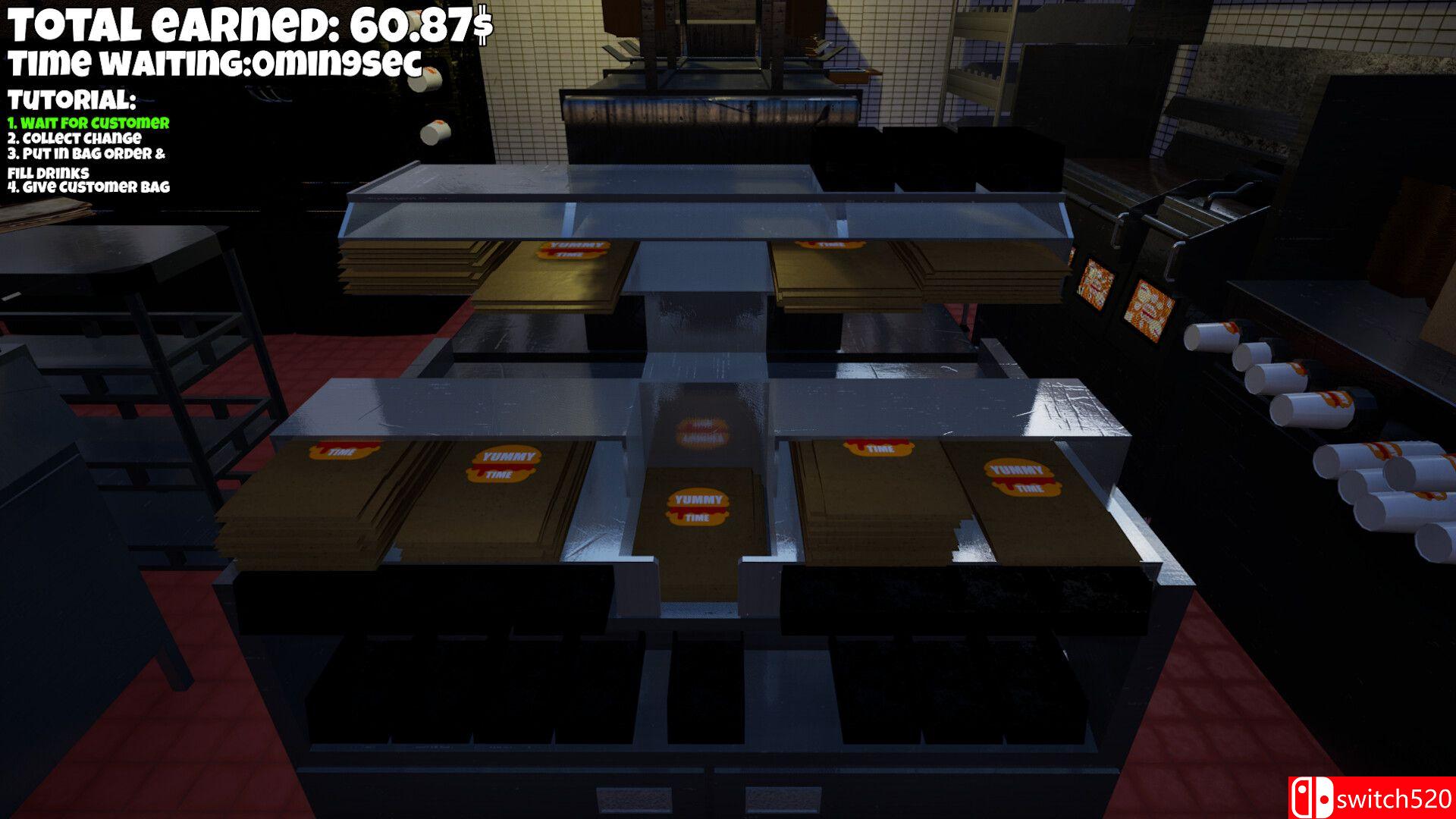Click tutorial step 3 Put In Bag Order
The height and width of the screenshot is (819, 1456).
click(87, 155)
